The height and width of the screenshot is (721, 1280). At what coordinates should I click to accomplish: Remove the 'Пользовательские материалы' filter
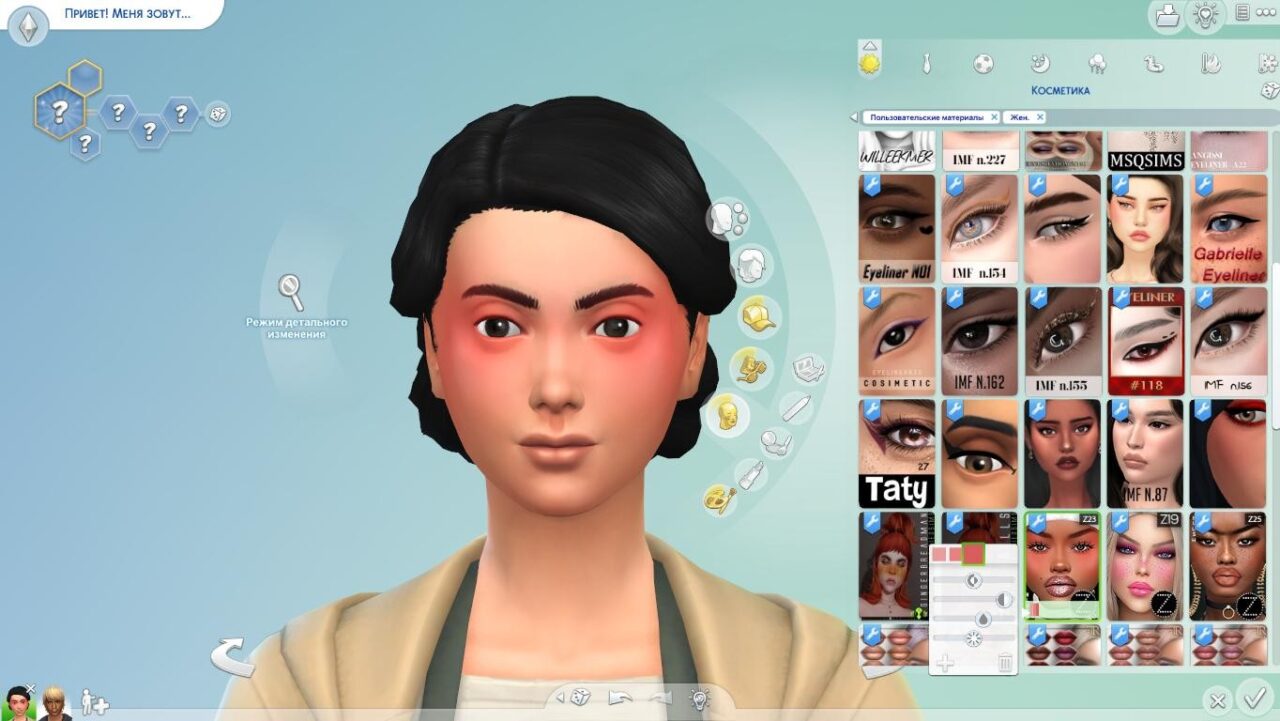[994, 117]
